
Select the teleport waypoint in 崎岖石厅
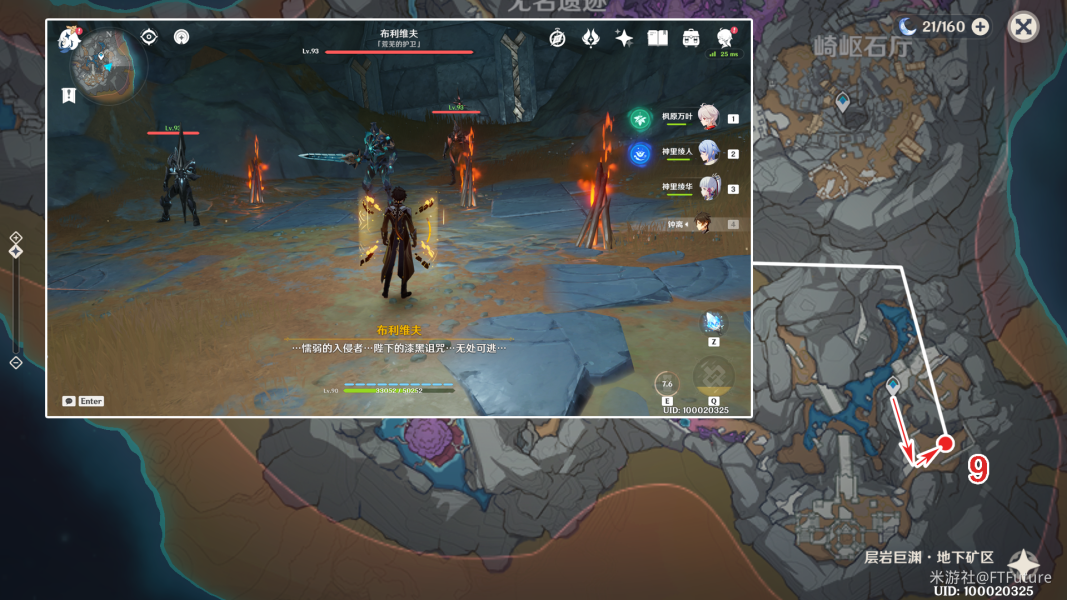tap(843, 101)
